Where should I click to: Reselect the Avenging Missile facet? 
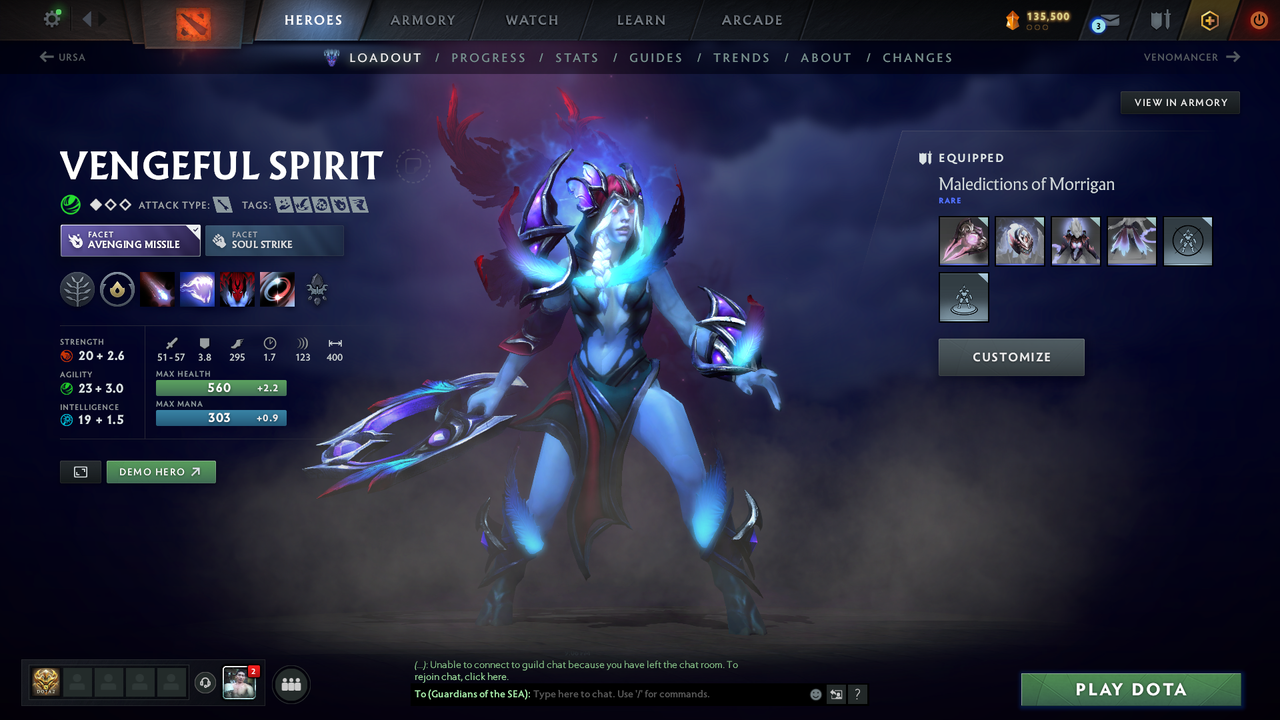click(x=130, y=240)
